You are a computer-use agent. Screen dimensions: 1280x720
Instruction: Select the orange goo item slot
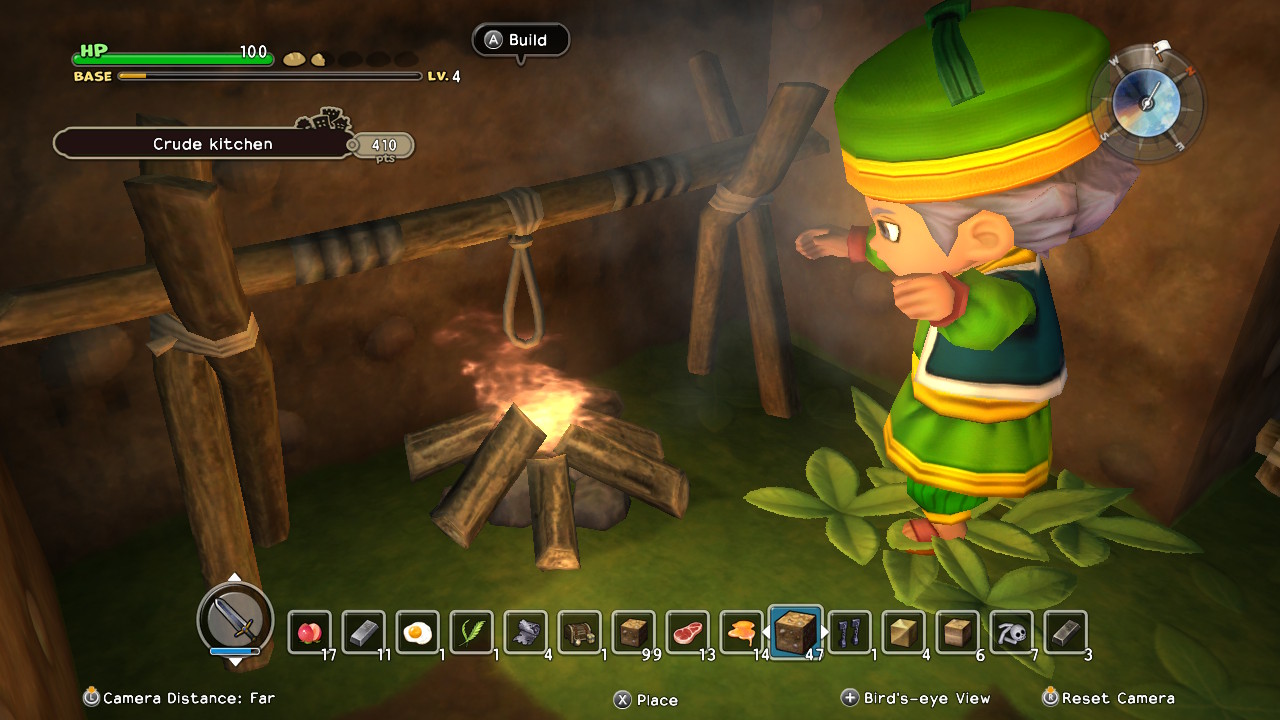741,632
